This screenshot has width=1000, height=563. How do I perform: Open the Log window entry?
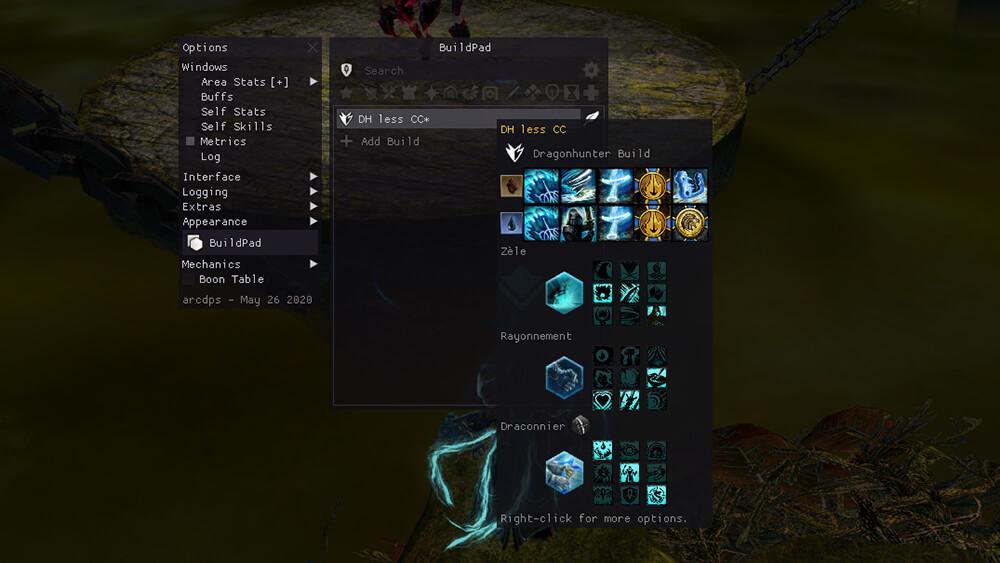point(210,157)
